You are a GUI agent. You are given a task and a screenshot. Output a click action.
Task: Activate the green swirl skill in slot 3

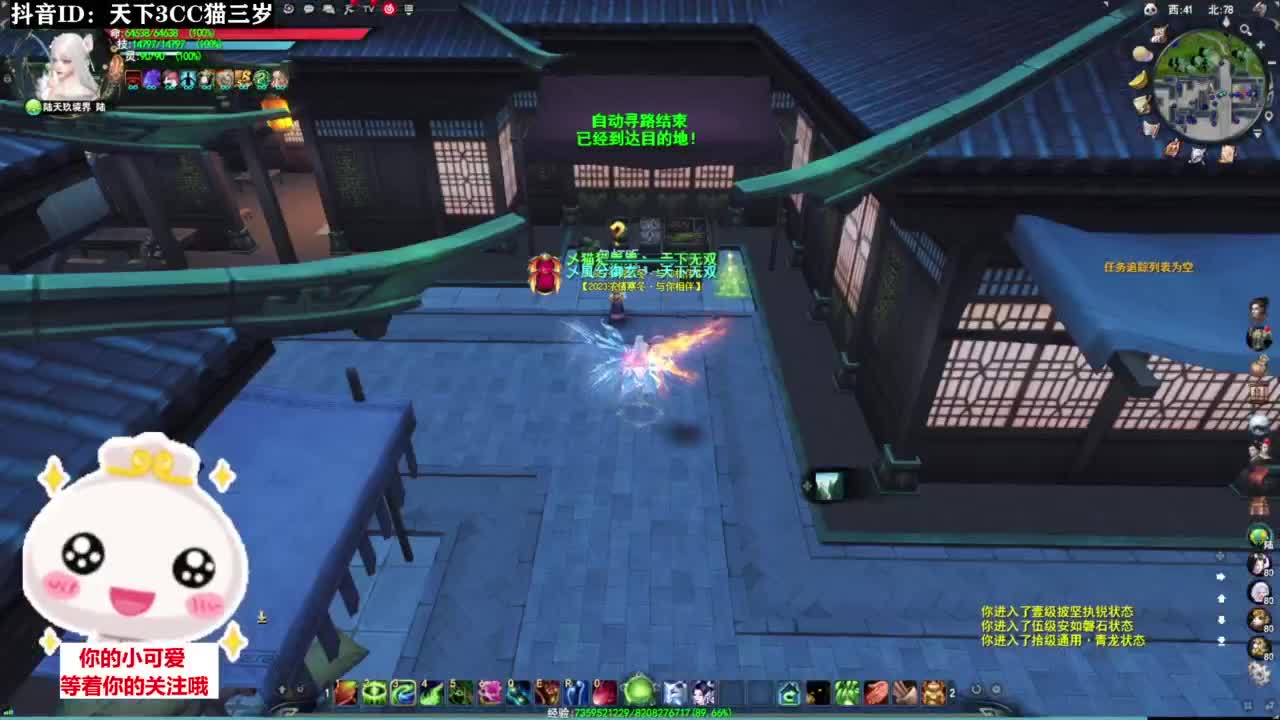(403, 691)
